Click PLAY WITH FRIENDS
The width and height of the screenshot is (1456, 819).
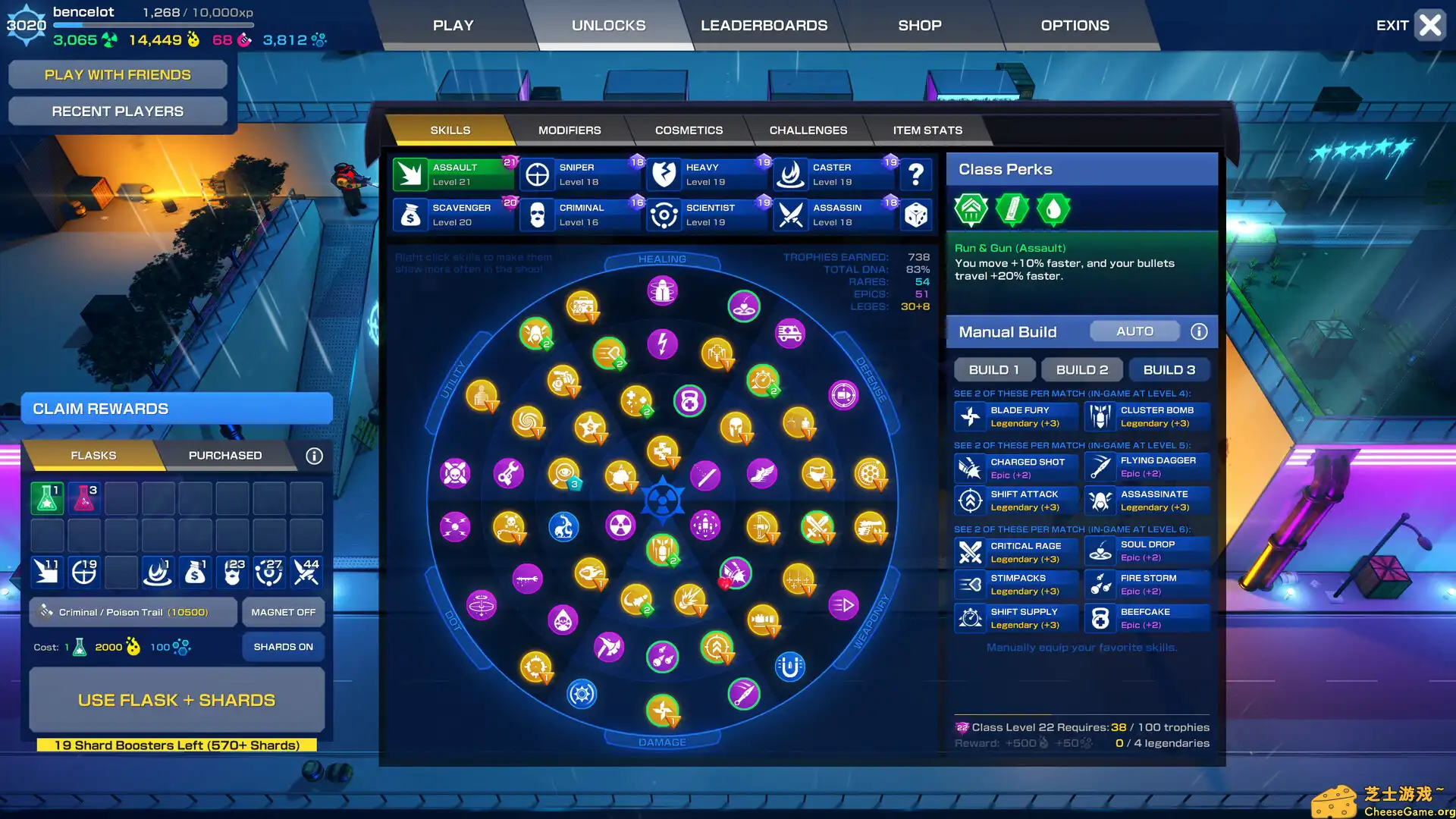click(x=118, y=74)
